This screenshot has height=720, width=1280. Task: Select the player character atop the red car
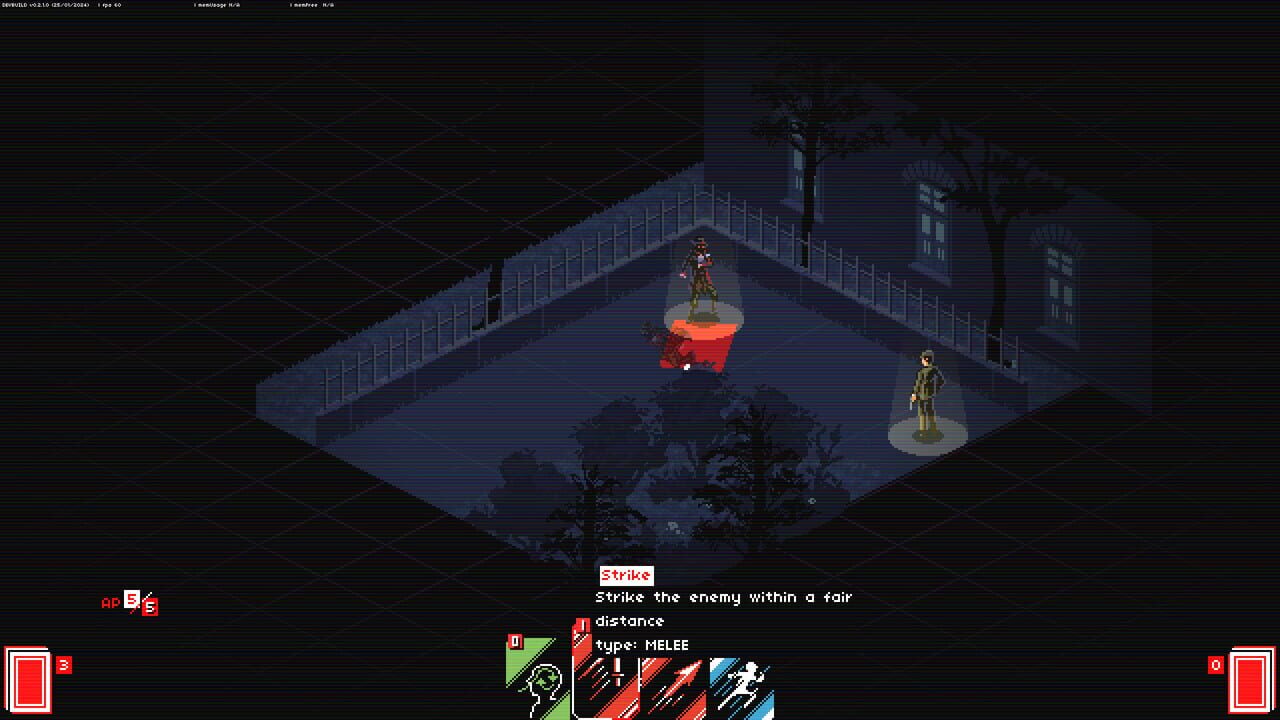coord(702,280)
